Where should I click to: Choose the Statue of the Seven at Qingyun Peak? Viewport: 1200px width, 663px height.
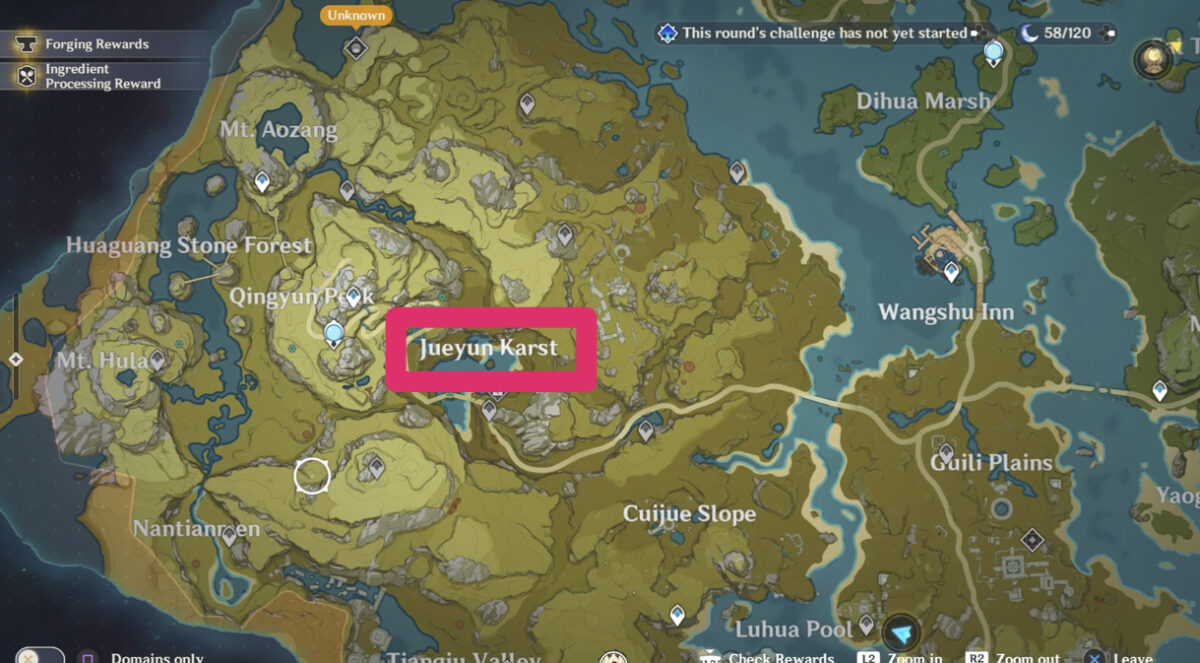(334, 334)
